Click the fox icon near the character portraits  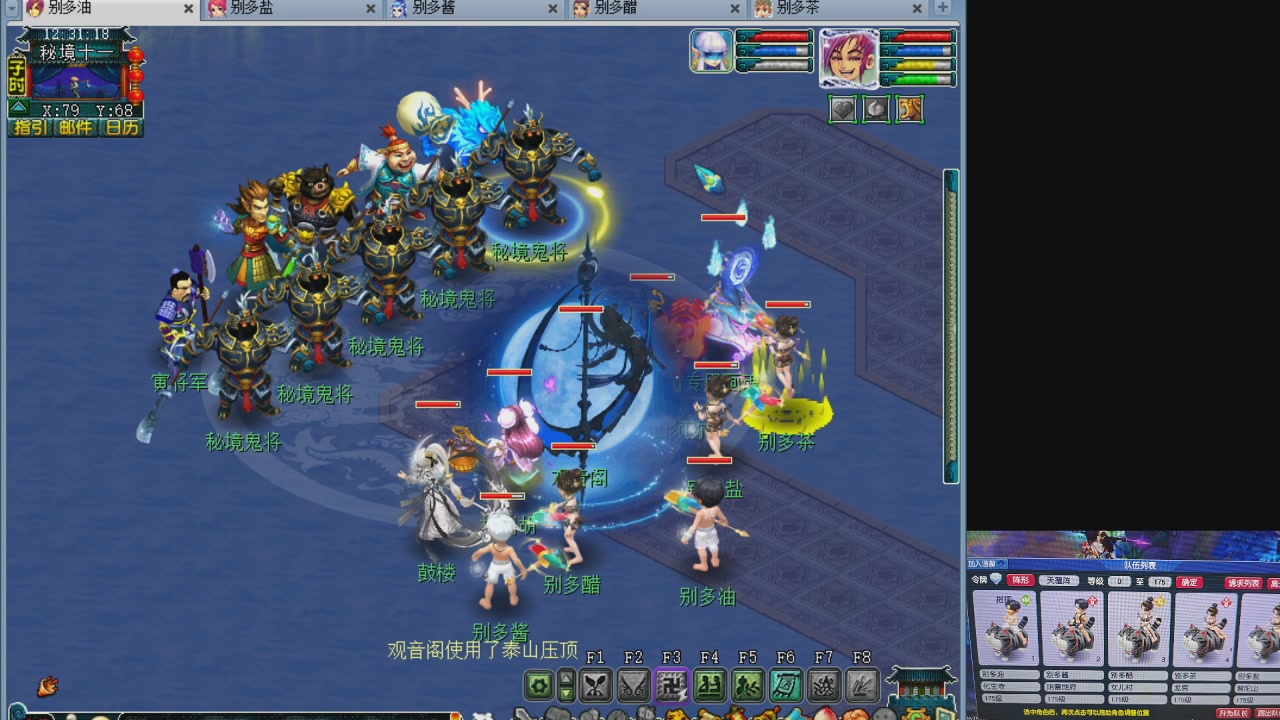click(x=908, y=109)
